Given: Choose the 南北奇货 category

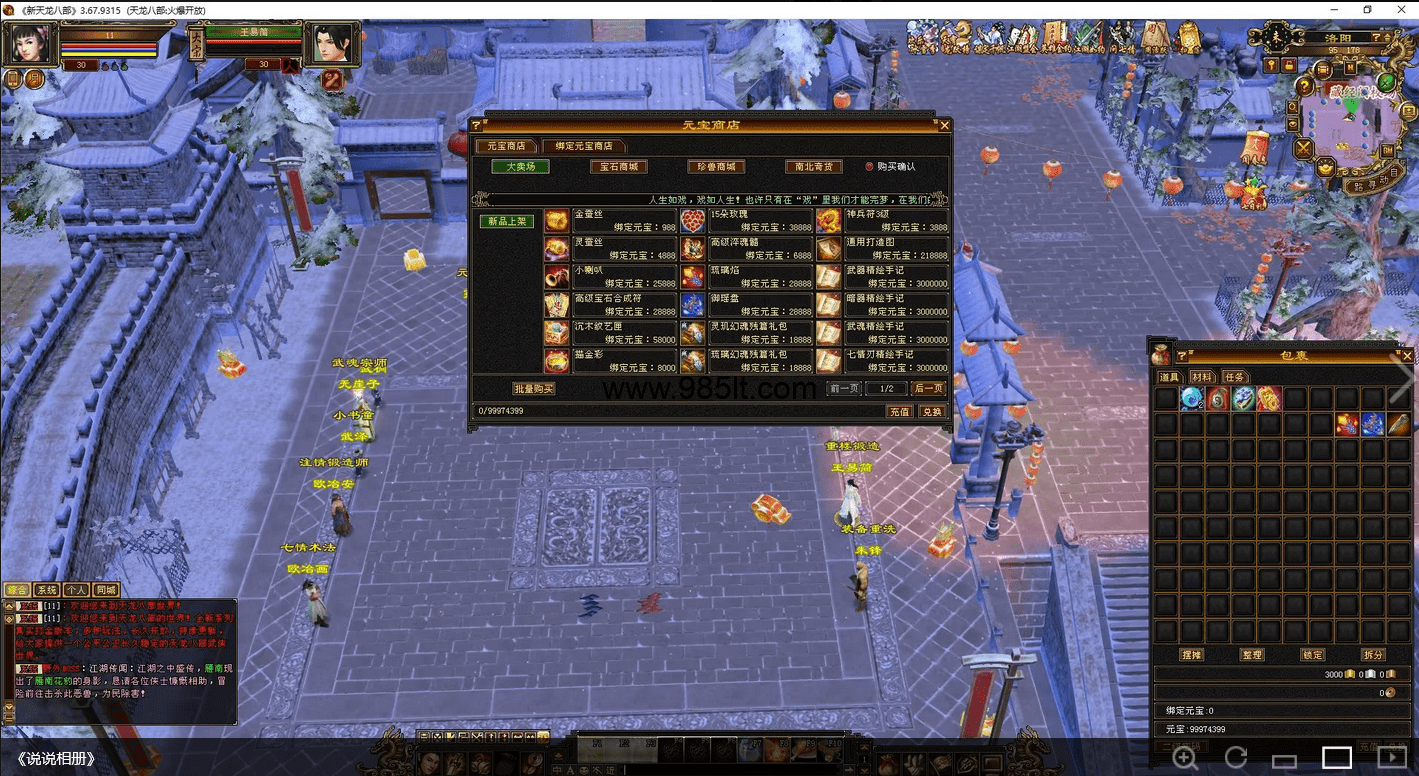Looking at the screenshot, I should tap(812, 167).
